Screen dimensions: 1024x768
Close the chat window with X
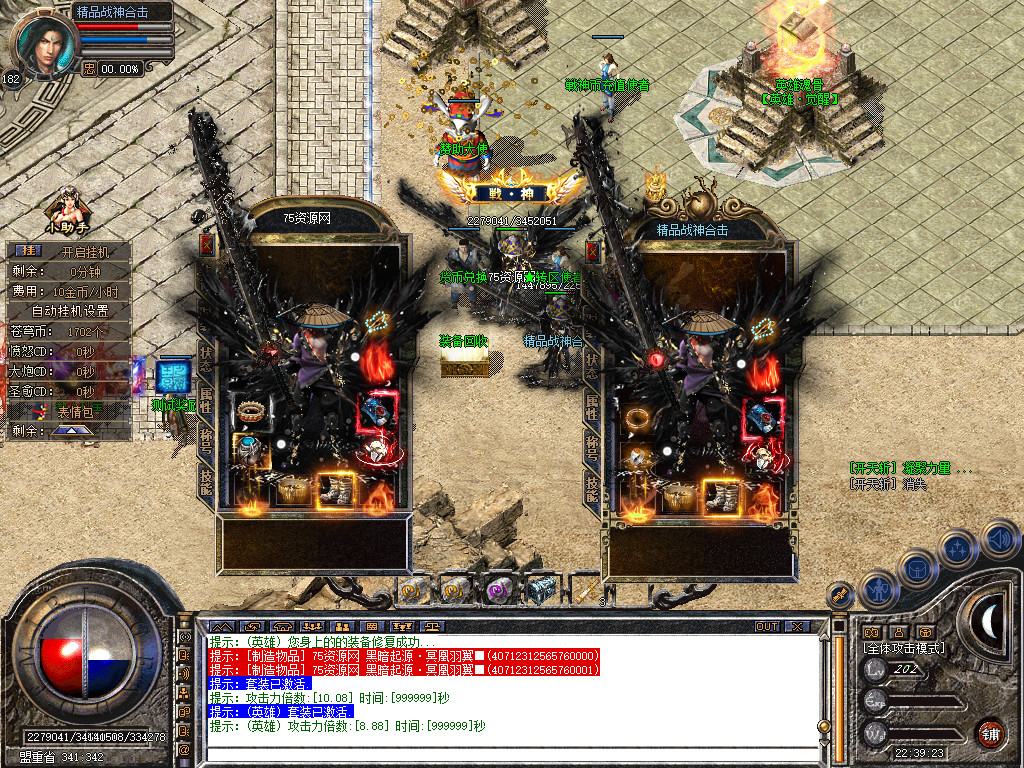pyautogui.click(x=797, y=627)
